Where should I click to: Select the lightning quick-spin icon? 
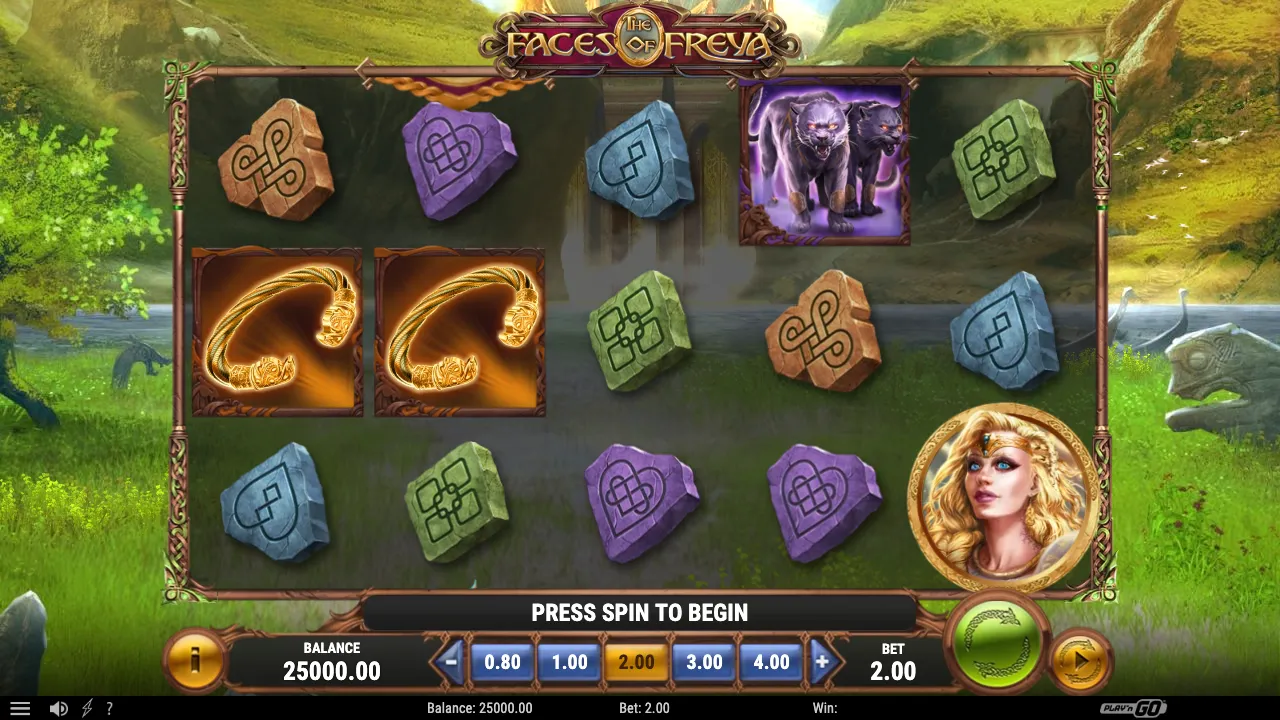point(85,707)
